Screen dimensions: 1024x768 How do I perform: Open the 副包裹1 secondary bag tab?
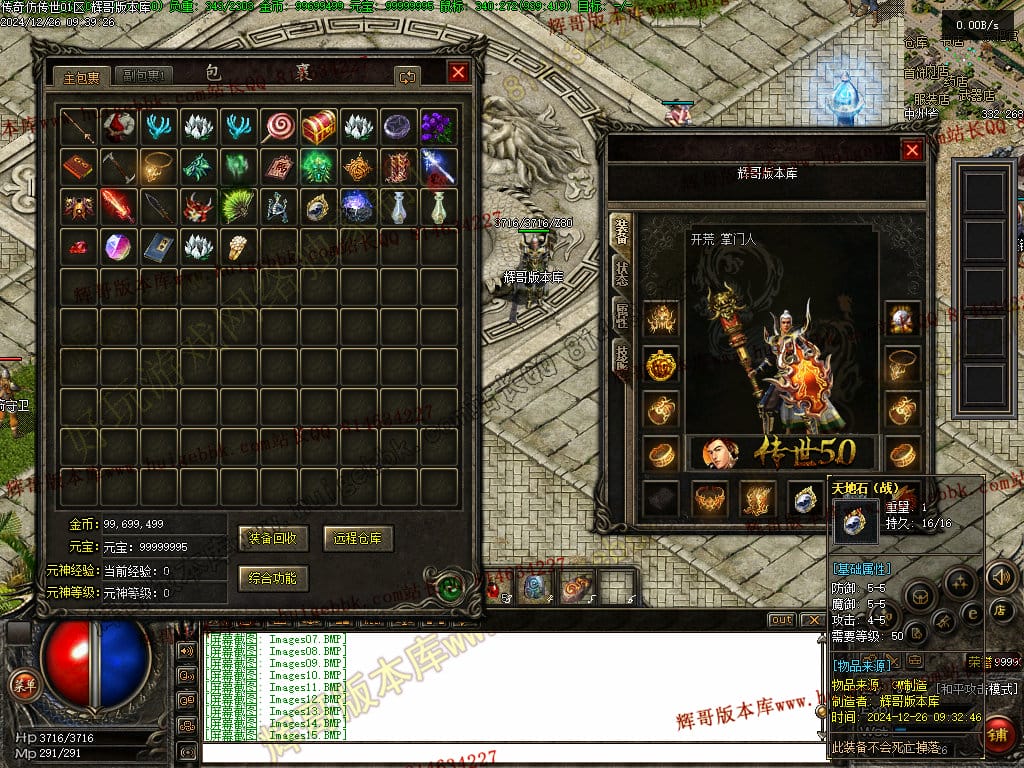143,76
